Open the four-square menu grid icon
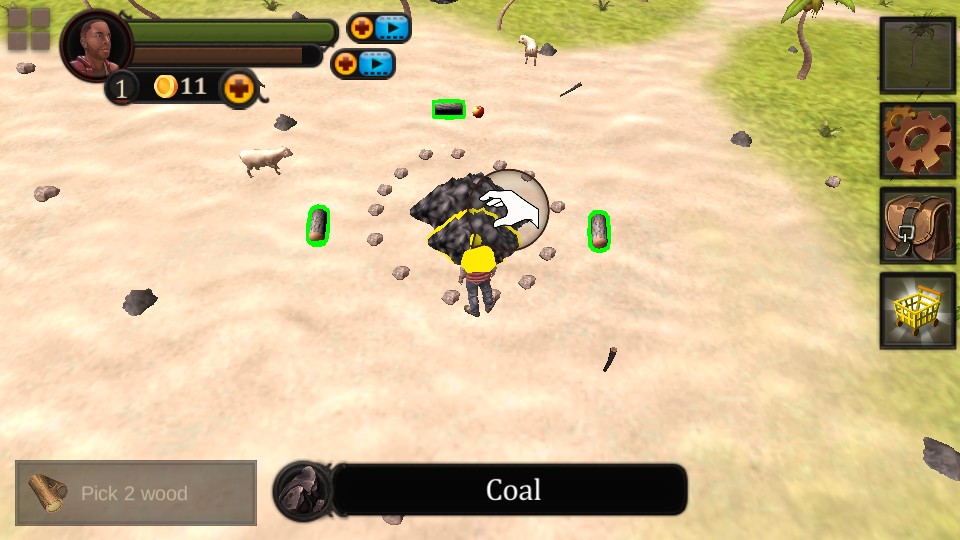This screenshot has width=960, height=540. point(28,29)
